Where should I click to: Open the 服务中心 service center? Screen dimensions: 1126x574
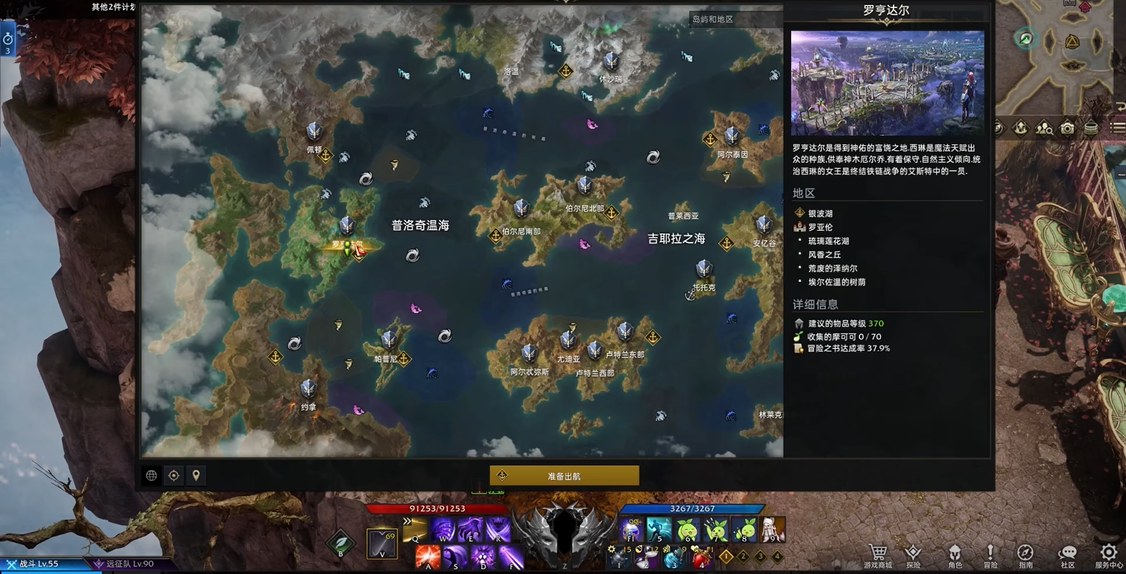[x=1108, y=554]
